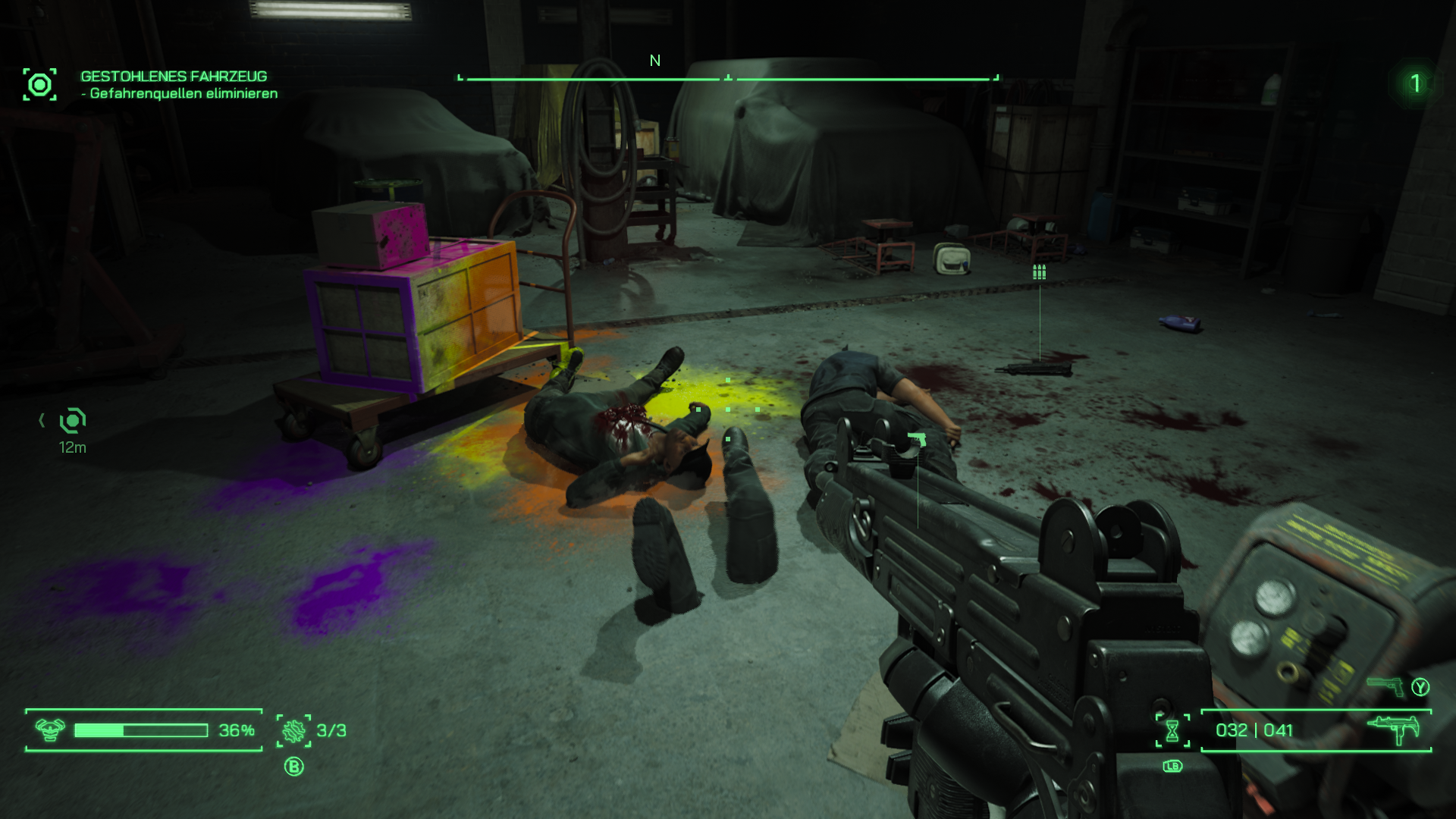This screenshot has height=819, width=1456.
Task: Click the armor progress bar at 36%
Action: click(140, 731)
